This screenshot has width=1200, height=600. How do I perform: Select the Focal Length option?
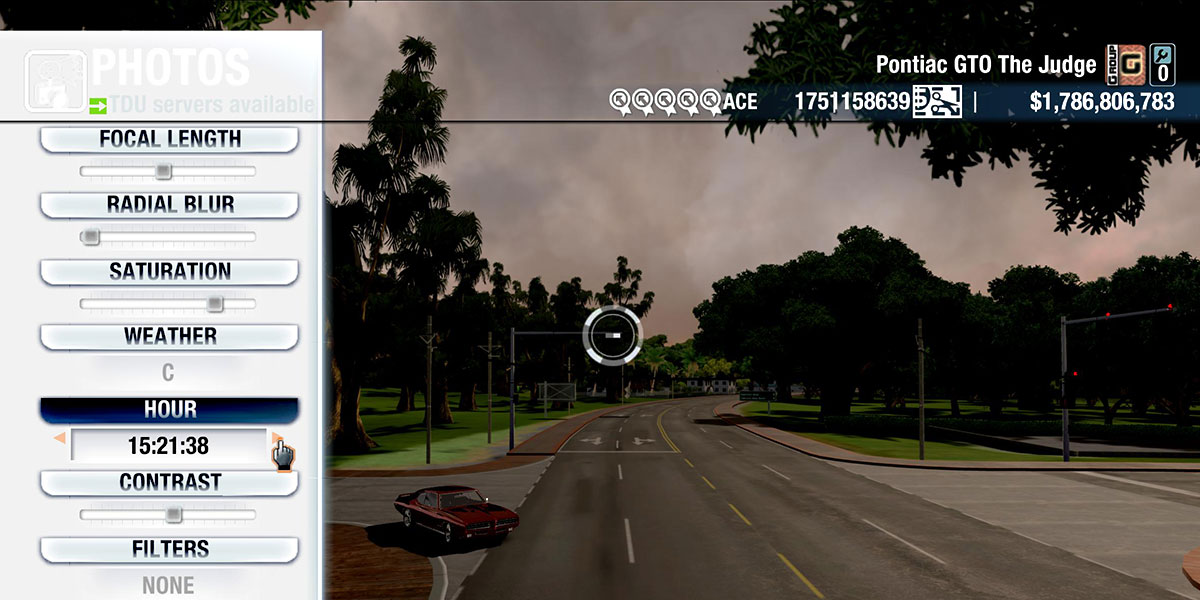169,139
